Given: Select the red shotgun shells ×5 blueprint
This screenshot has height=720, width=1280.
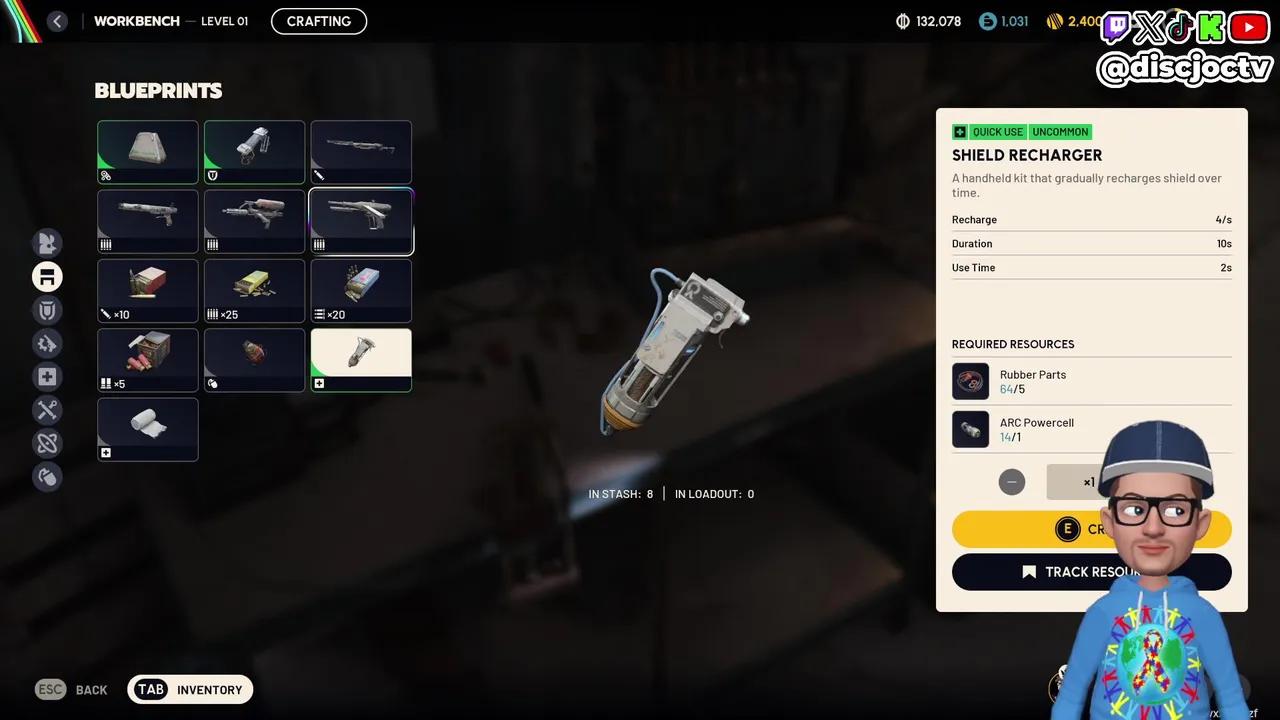Looking at the screenshot, I should pyautogui.click(x=148, y=360).
